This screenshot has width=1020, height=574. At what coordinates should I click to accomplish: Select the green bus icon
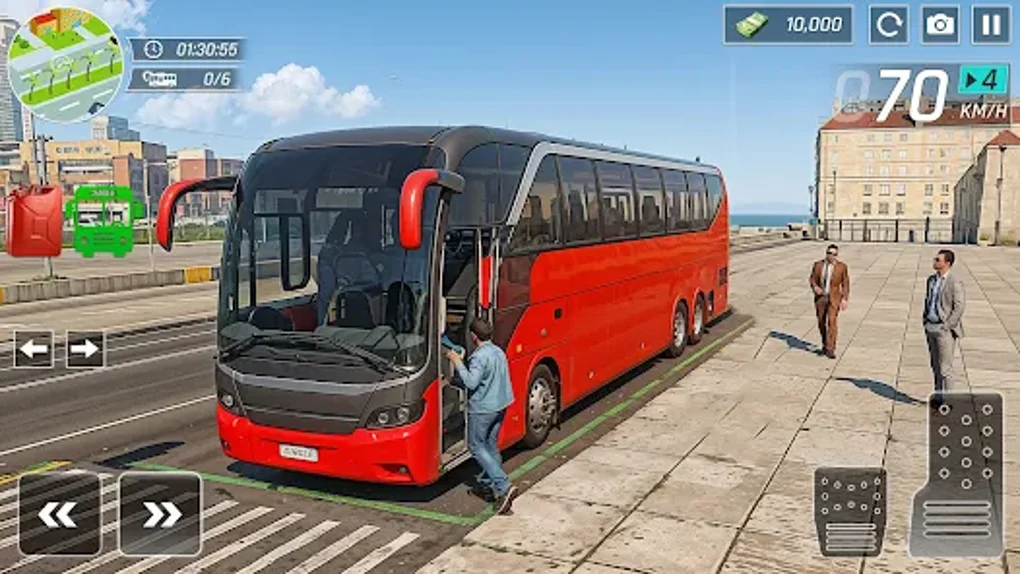click(104, 220)
